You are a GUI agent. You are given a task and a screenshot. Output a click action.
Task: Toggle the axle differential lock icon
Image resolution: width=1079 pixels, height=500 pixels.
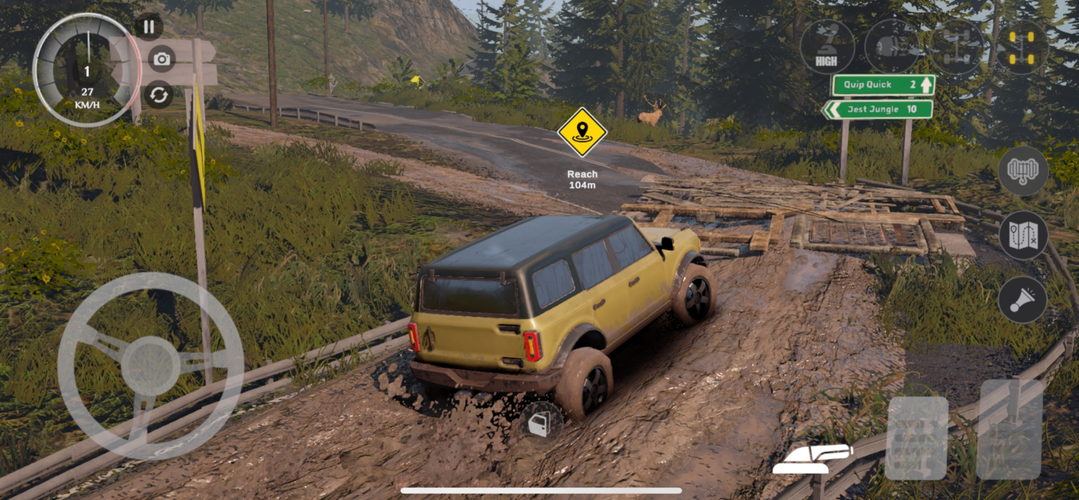point(957,47)
